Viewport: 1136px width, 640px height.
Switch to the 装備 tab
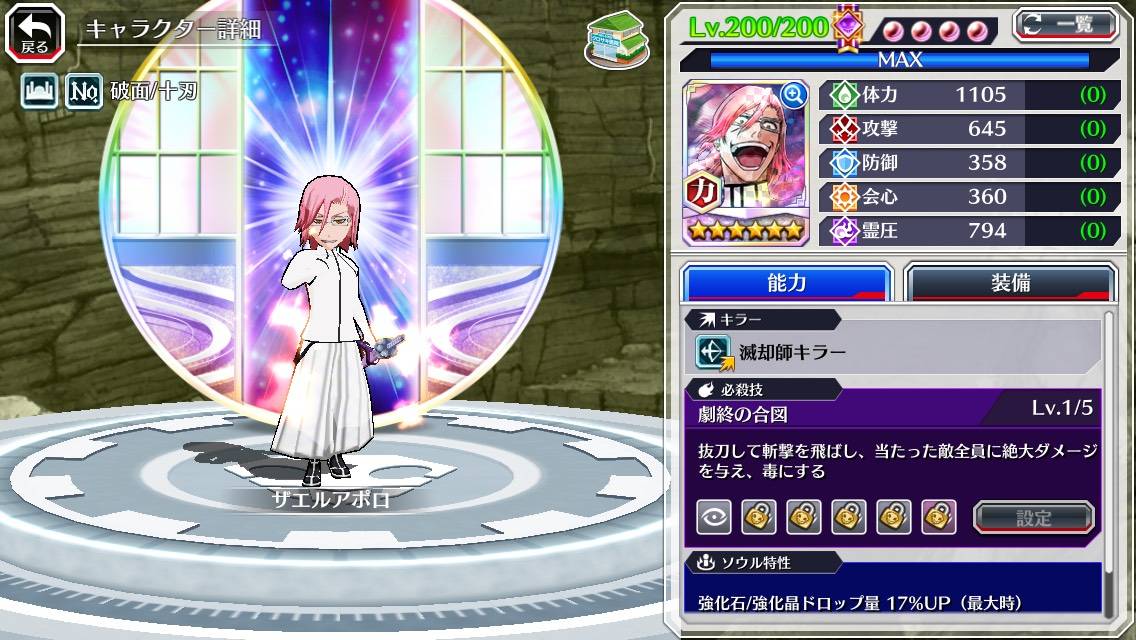tap(1010, 283)
